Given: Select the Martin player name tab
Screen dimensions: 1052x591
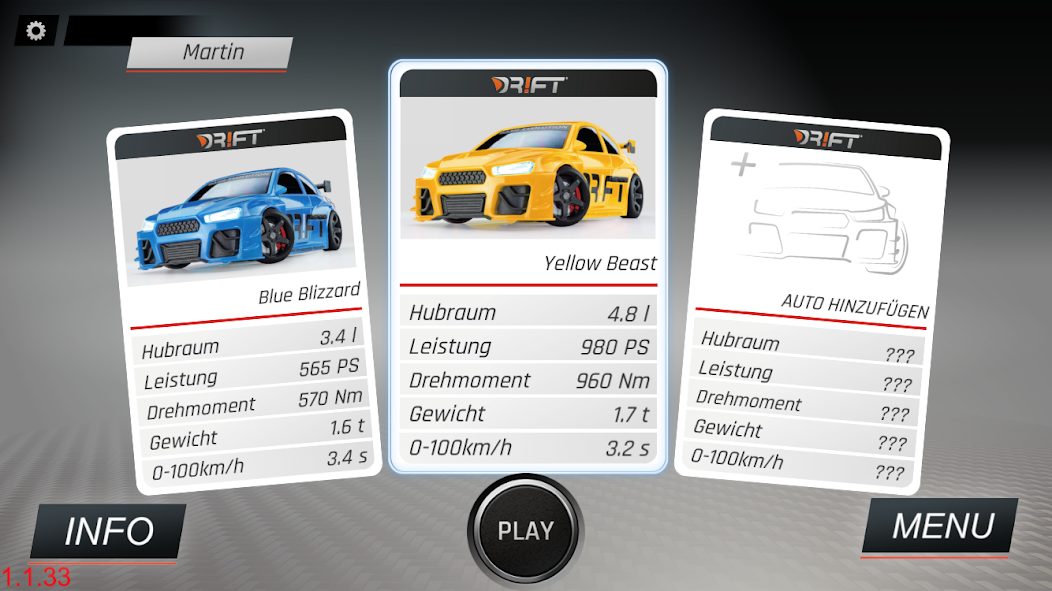Looking at the screenshot, I should coord(212,52).
